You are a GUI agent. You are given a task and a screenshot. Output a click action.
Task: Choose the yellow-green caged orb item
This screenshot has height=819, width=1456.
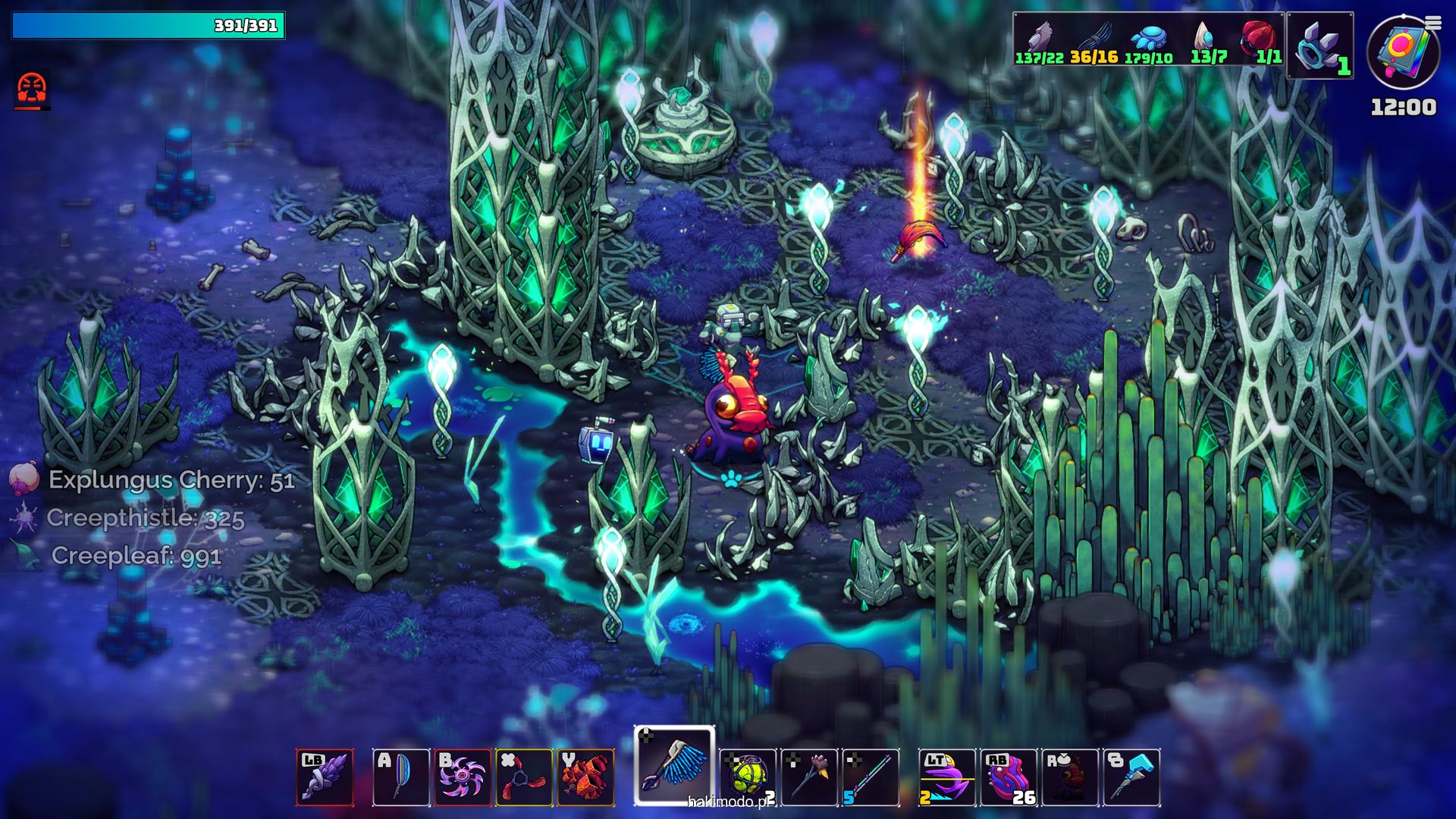tap(748, 777)
